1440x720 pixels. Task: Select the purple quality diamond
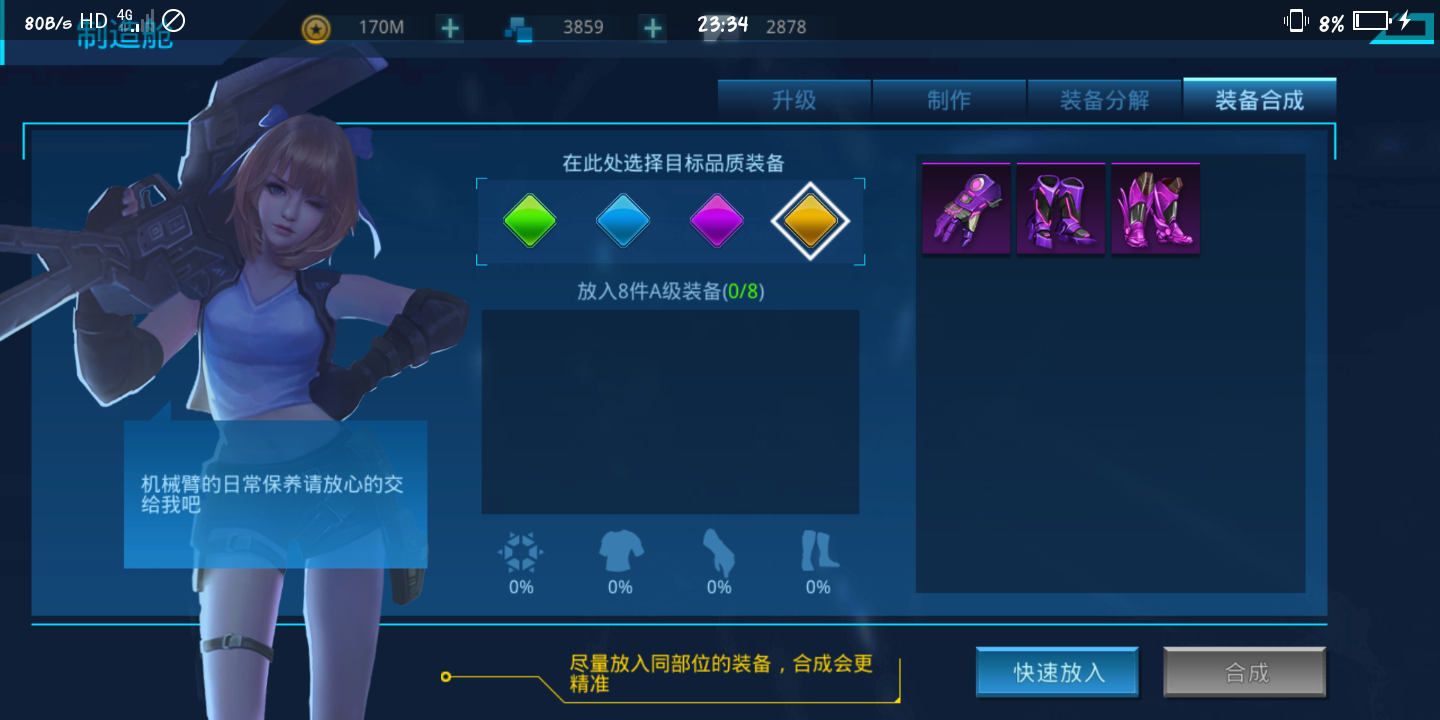pos(716,221)
